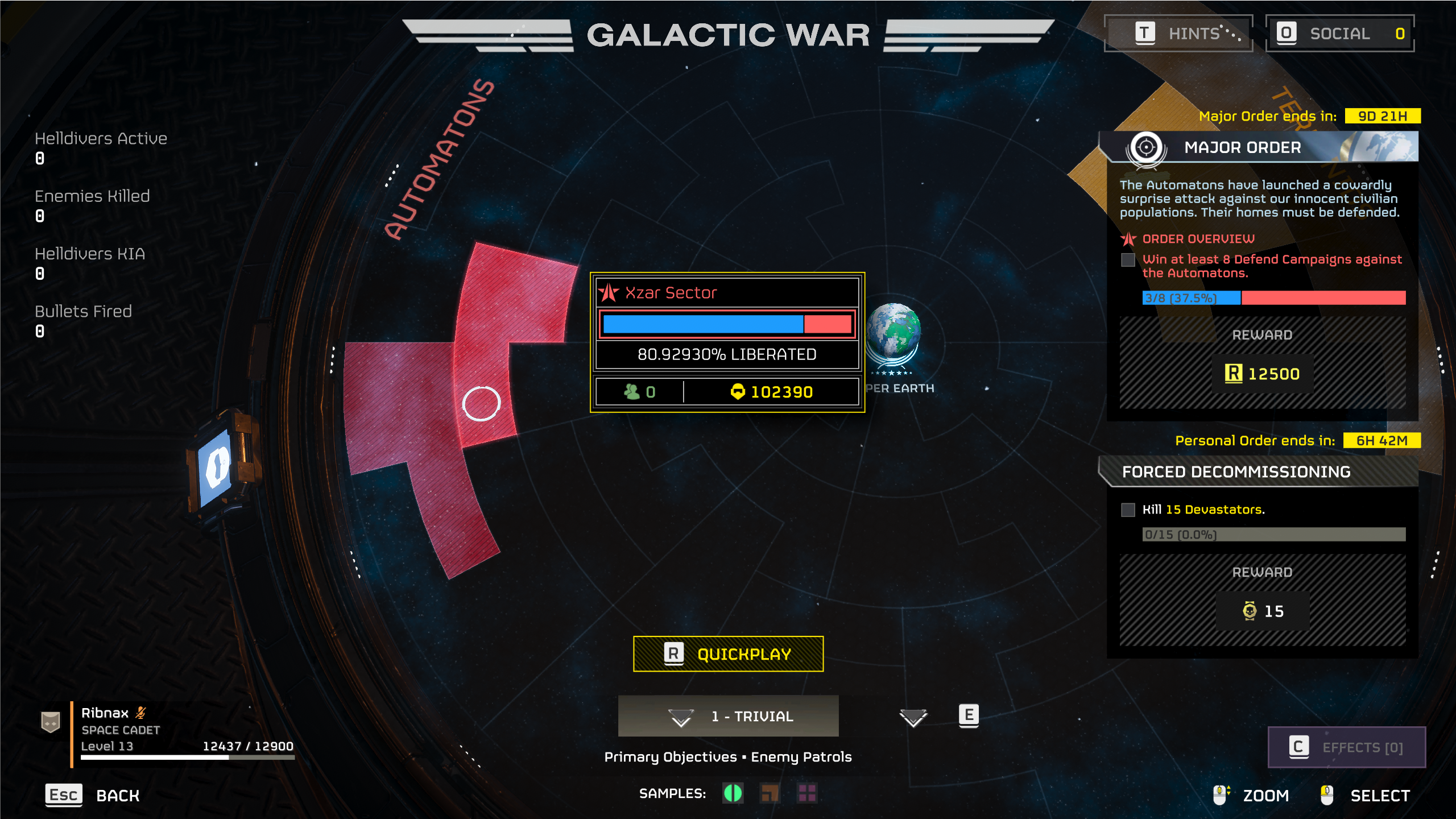Select the Xzar Sector tooltip panel
Screen dimensions: 1456x819
pos(727,342)
